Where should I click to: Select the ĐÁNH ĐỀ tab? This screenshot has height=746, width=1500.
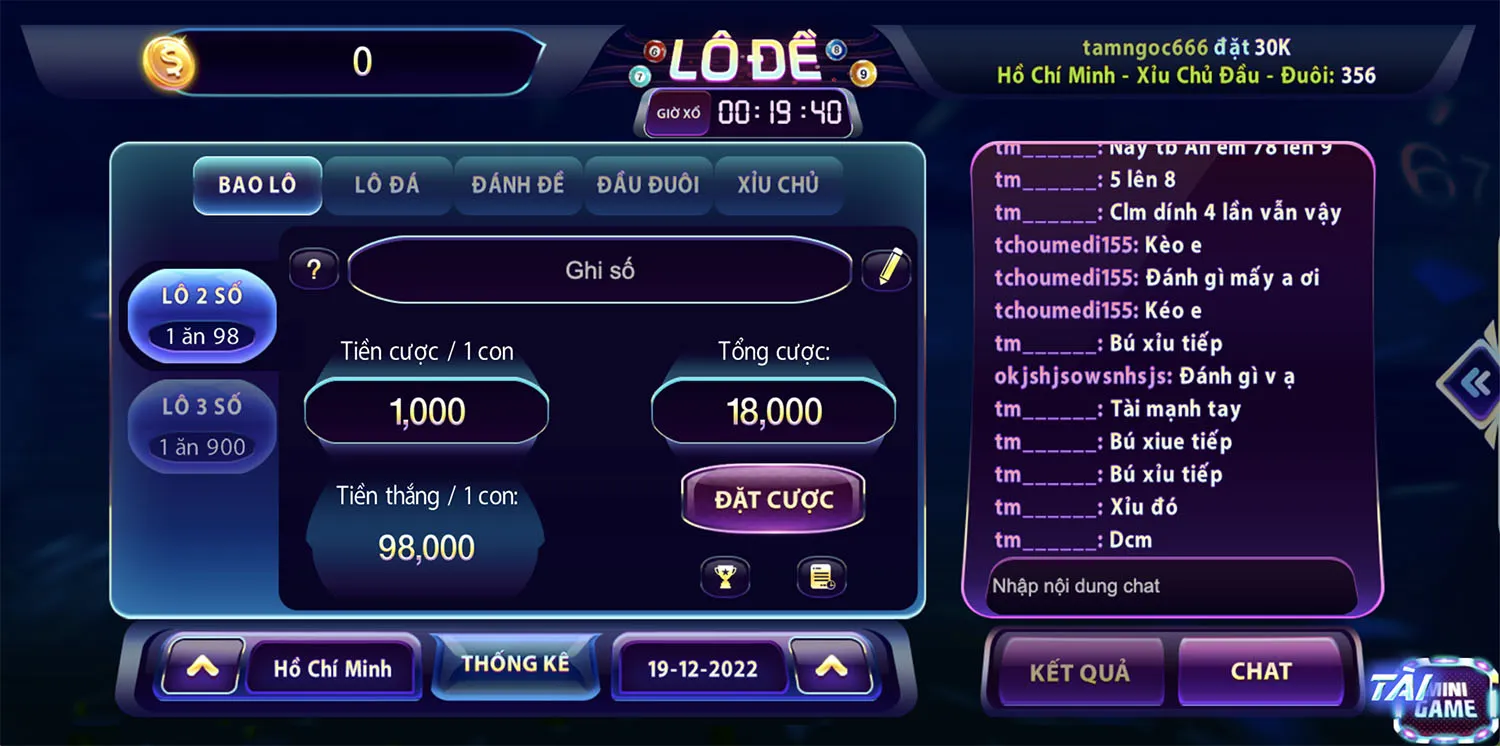pos(517,185)
